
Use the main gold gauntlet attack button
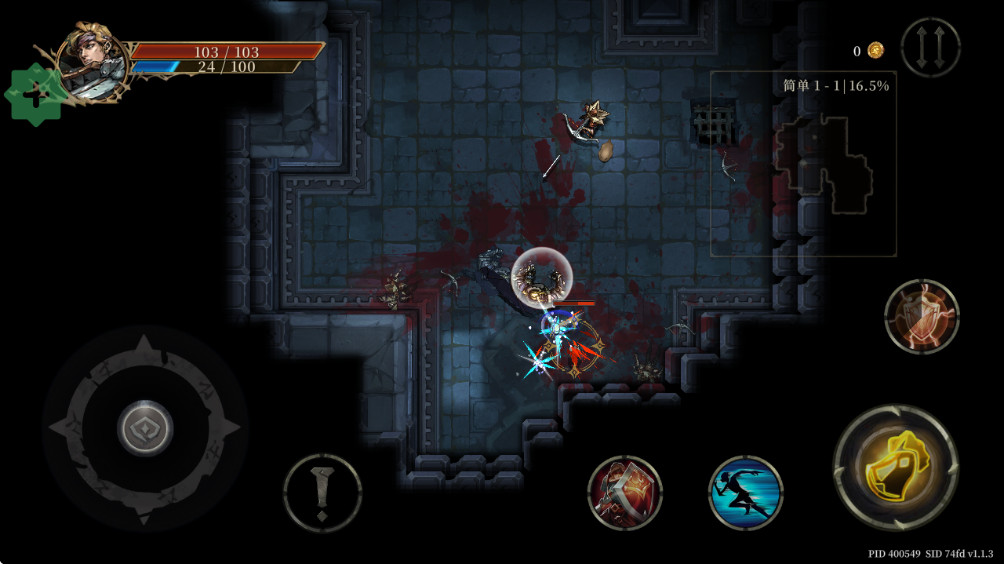[x=895, y=467]
